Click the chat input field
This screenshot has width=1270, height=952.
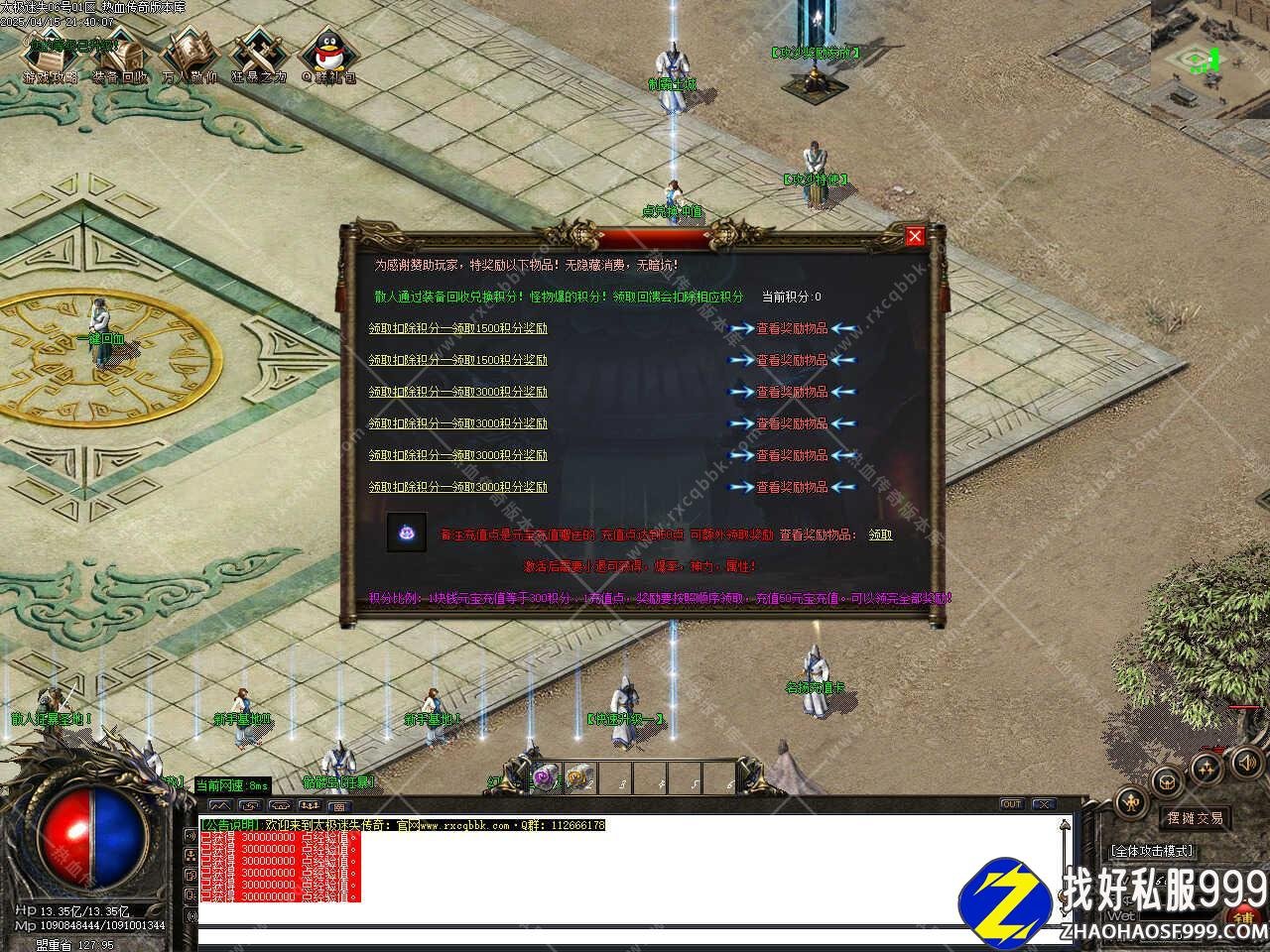click(625, 937)
